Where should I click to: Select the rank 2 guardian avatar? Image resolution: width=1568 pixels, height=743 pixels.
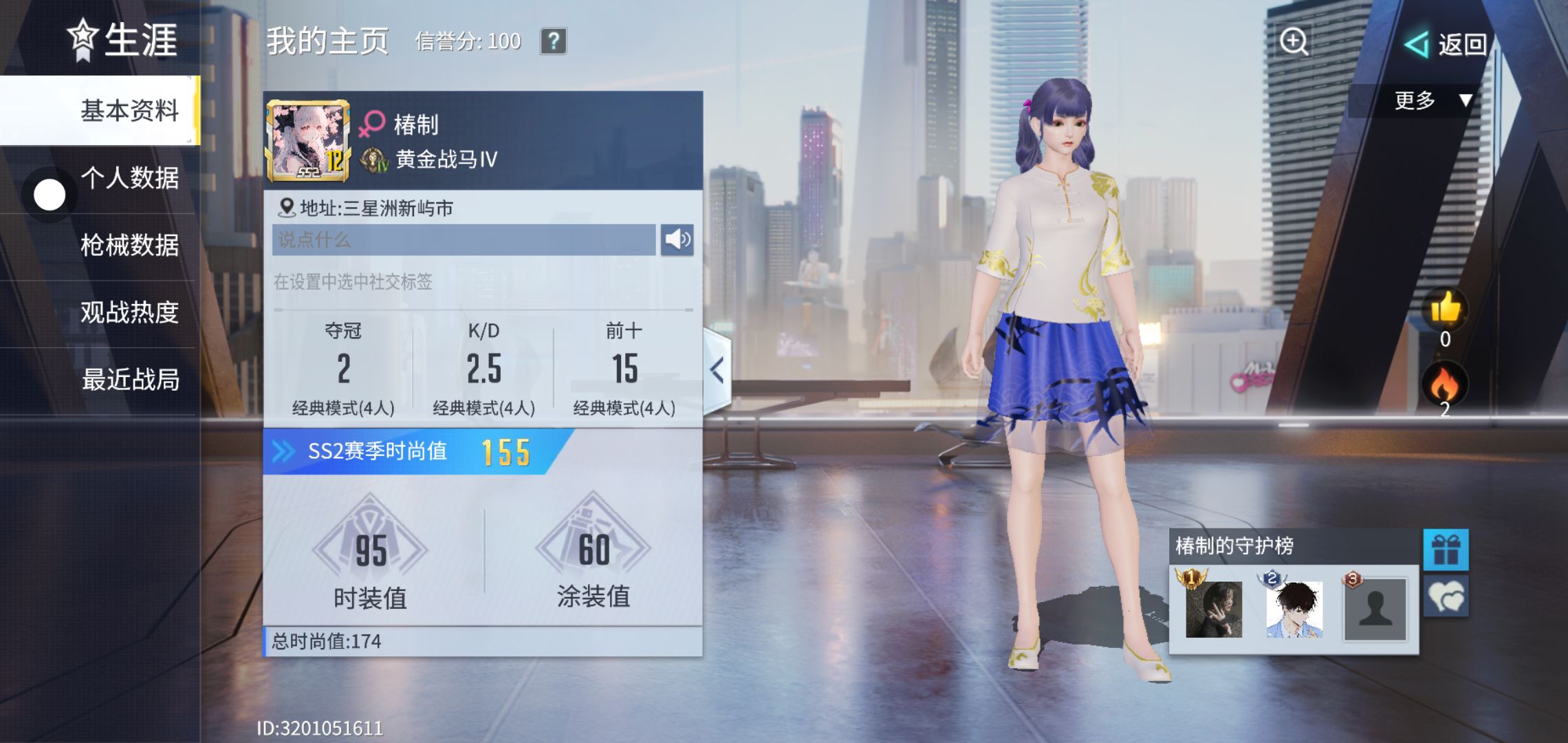click(1294, 609)
